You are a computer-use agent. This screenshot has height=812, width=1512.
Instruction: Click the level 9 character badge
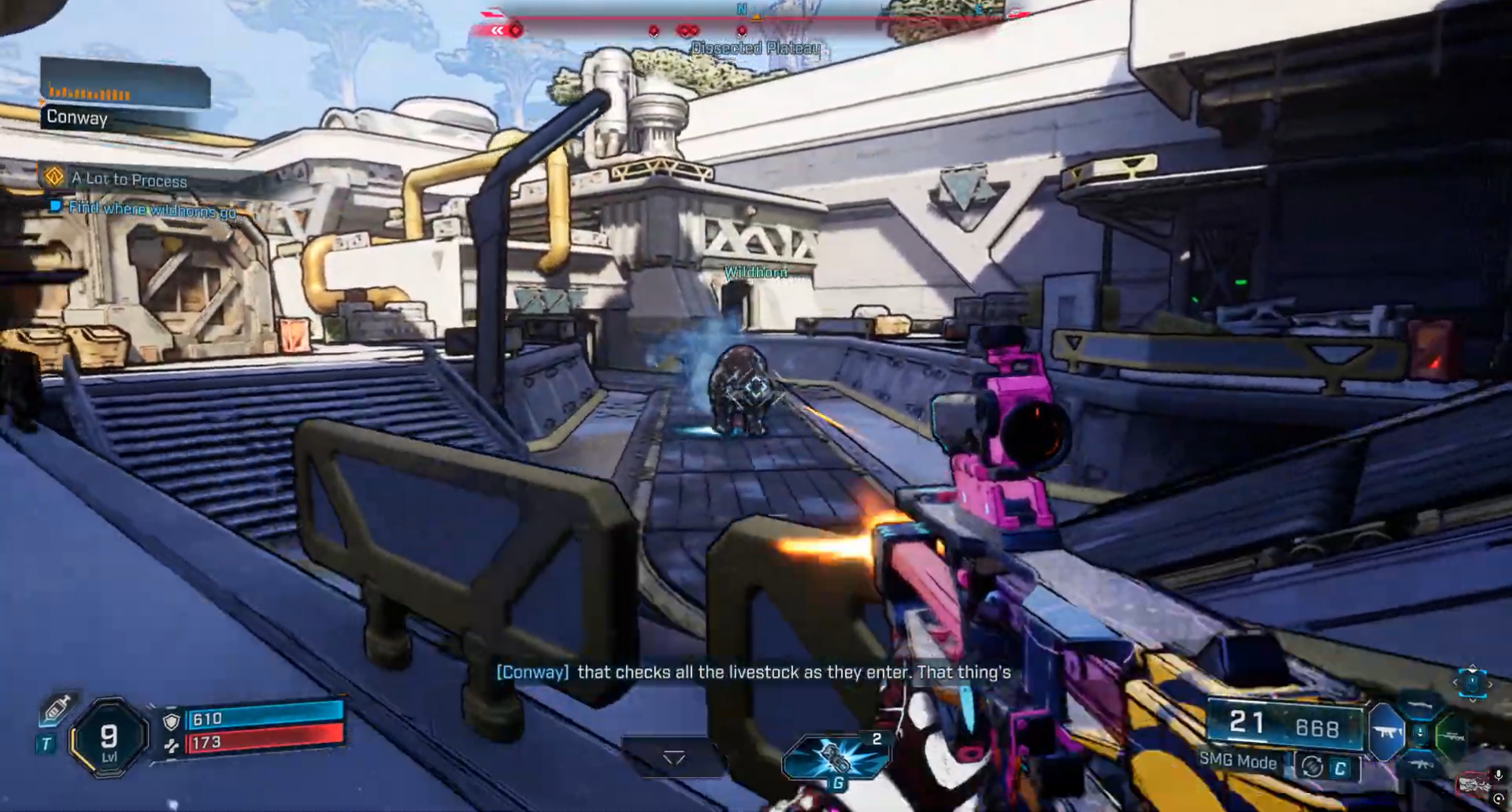(x=109, y=739)
